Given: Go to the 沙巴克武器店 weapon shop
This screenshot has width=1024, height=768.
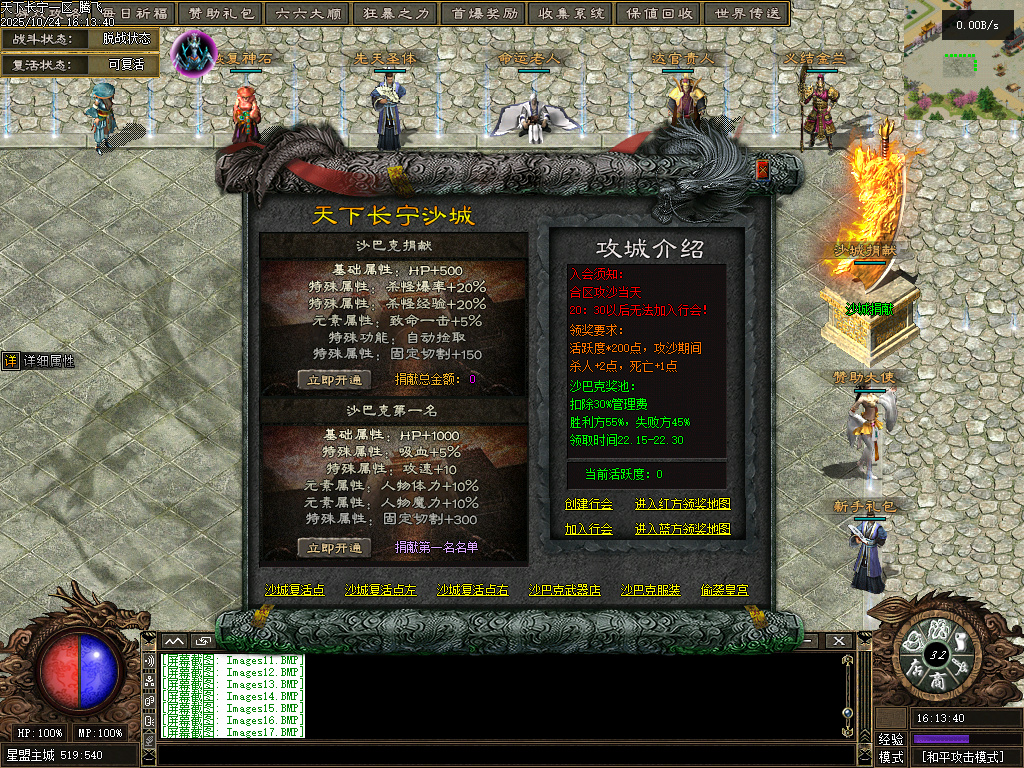Looking at the screenshot, I should 564,590.
